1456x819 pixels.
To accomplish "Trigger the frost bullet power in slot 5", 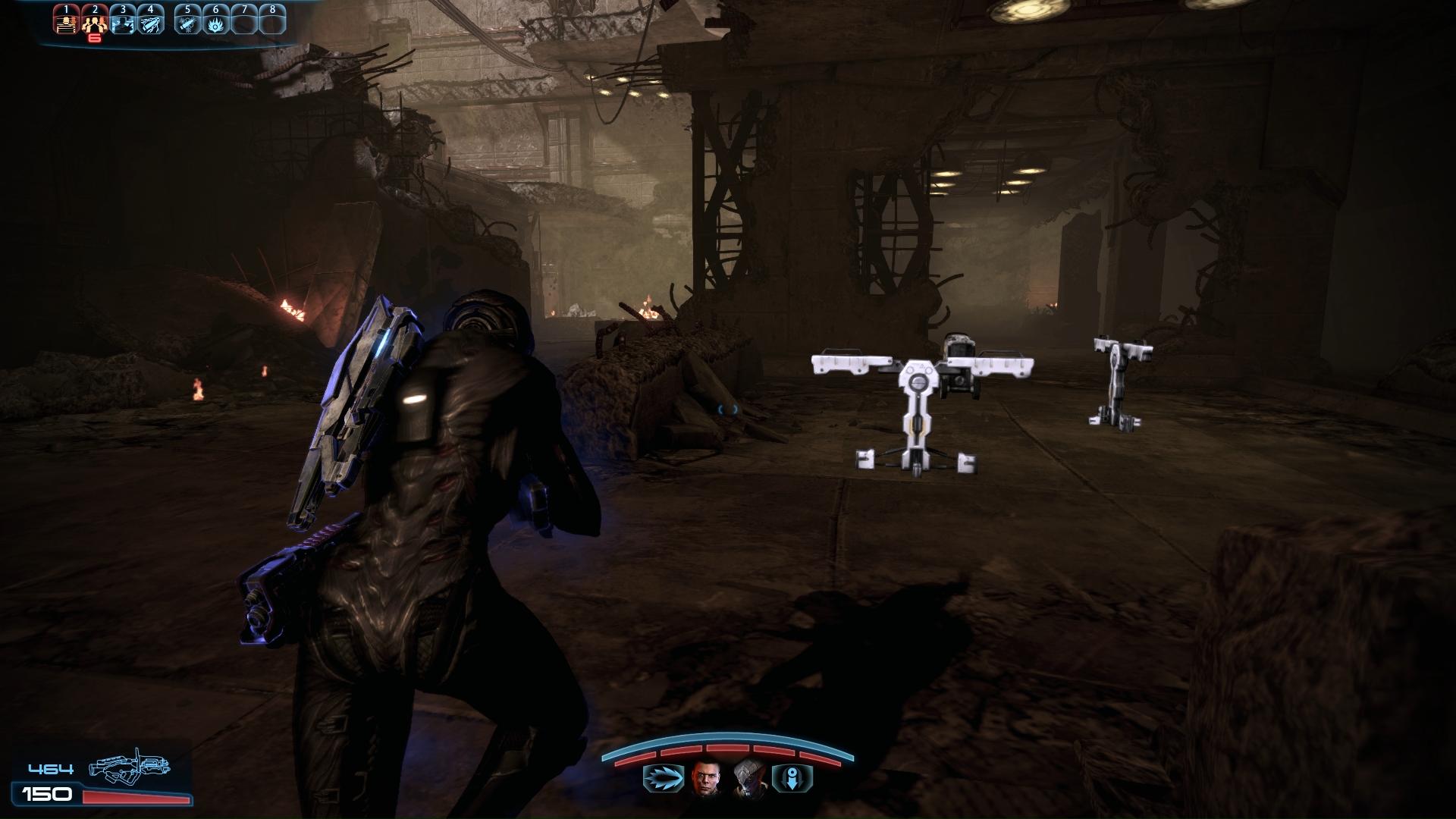I will pos(187,21).
